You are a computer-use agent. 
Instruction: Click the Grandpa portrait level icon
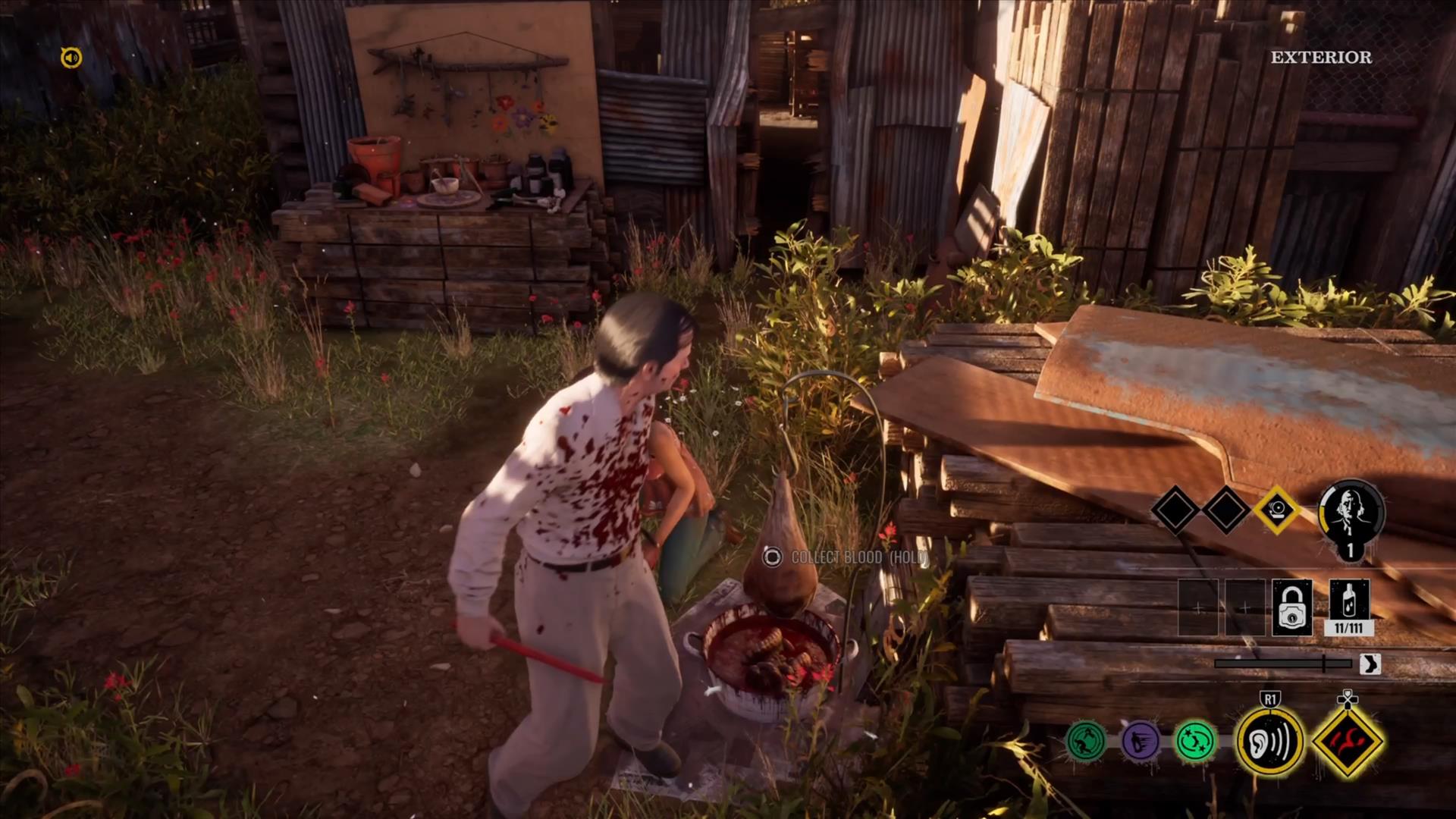click(x=1351, y=516)
